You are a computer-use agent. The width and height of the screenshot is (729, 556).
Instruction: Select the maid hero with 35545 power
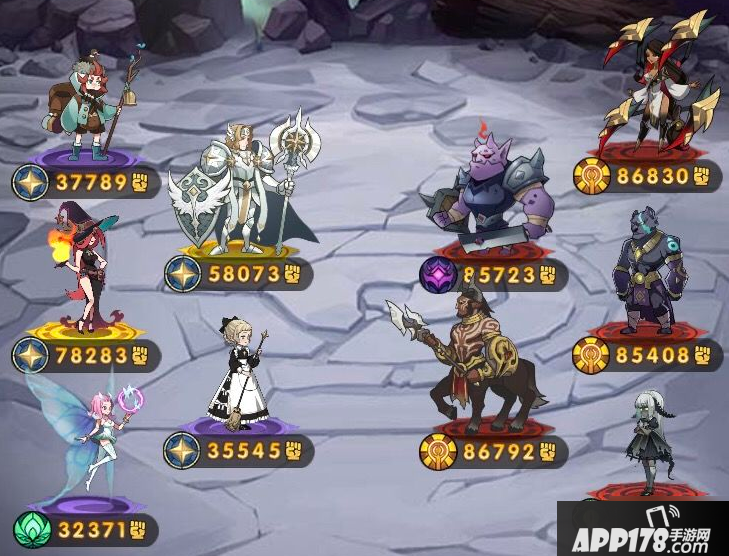point(238,372)
